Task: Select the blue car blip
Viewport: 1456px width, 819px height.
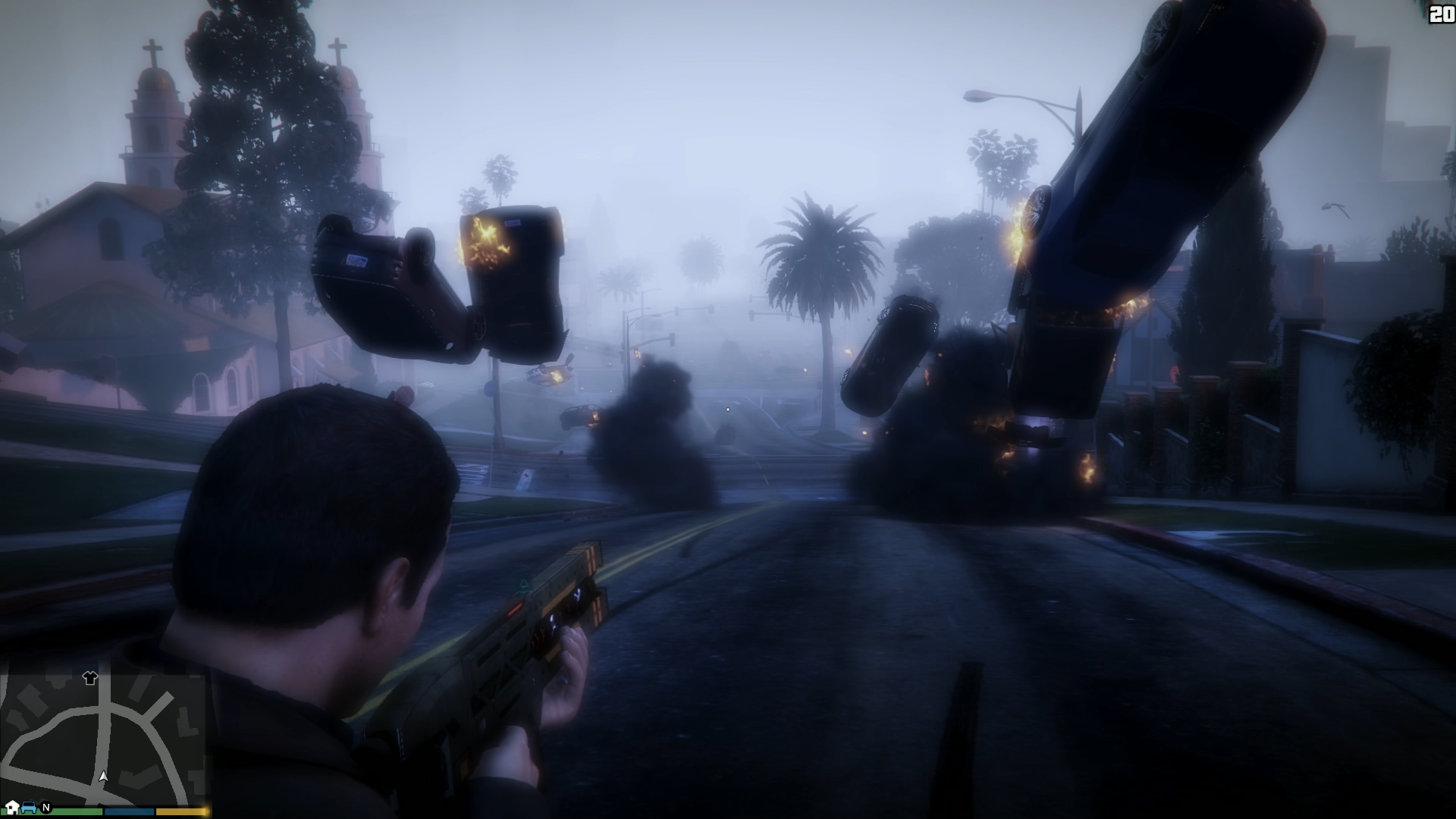Action: (29, 807)
